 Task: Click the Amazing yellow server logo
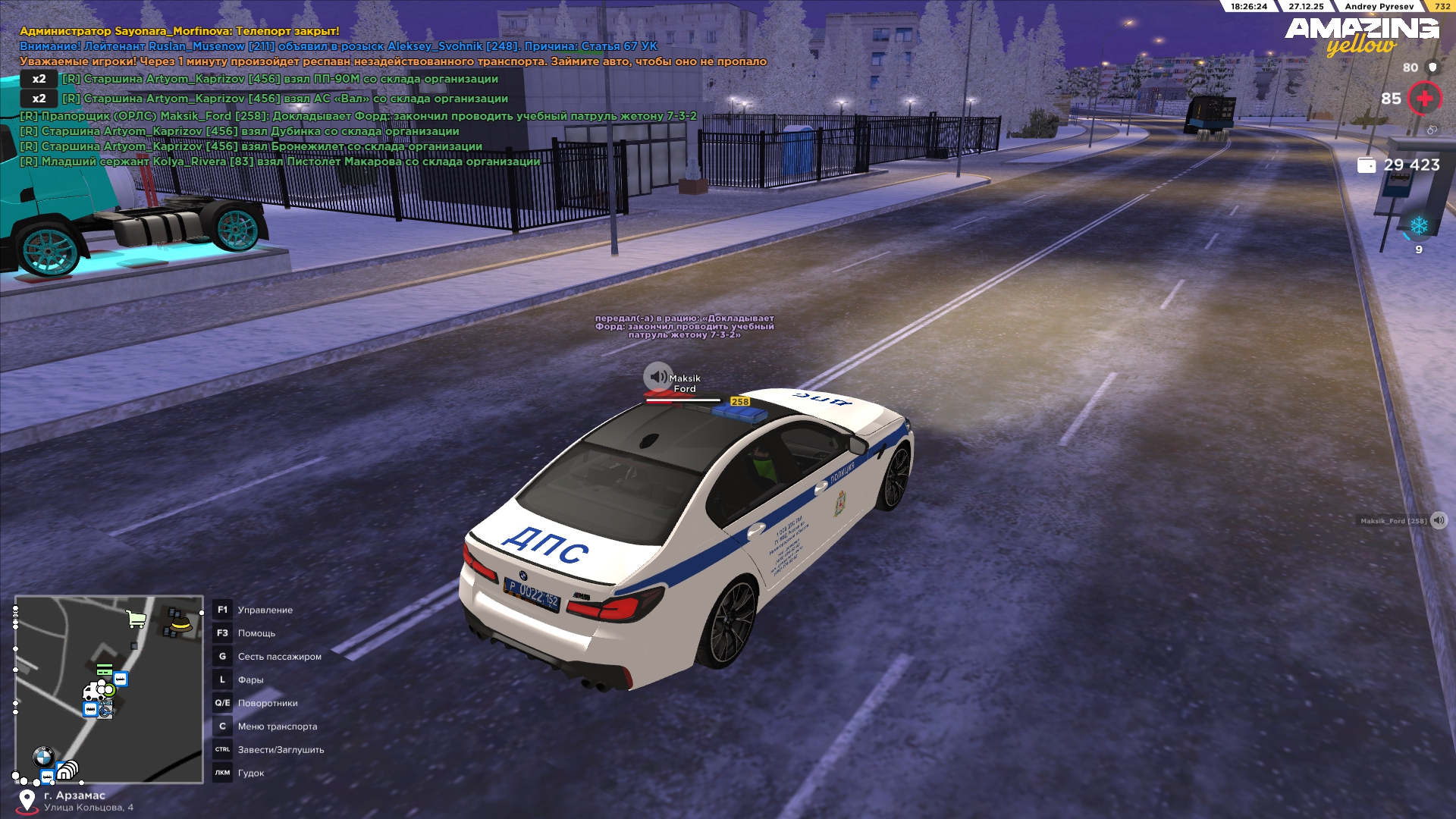[x=1362, y=36]
